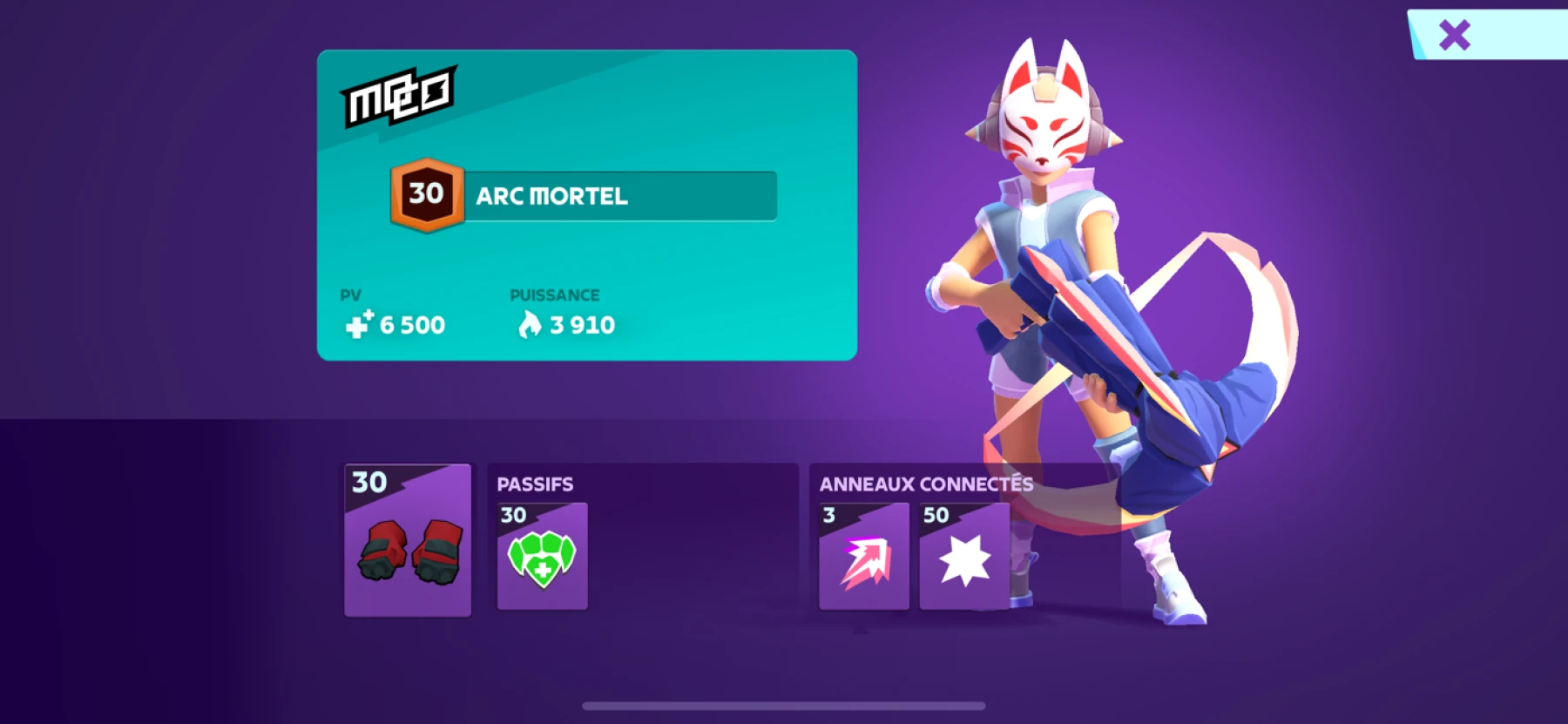
Task: Tap the Arc Mortel weapon name bar
Action: [x=619, y=196]
